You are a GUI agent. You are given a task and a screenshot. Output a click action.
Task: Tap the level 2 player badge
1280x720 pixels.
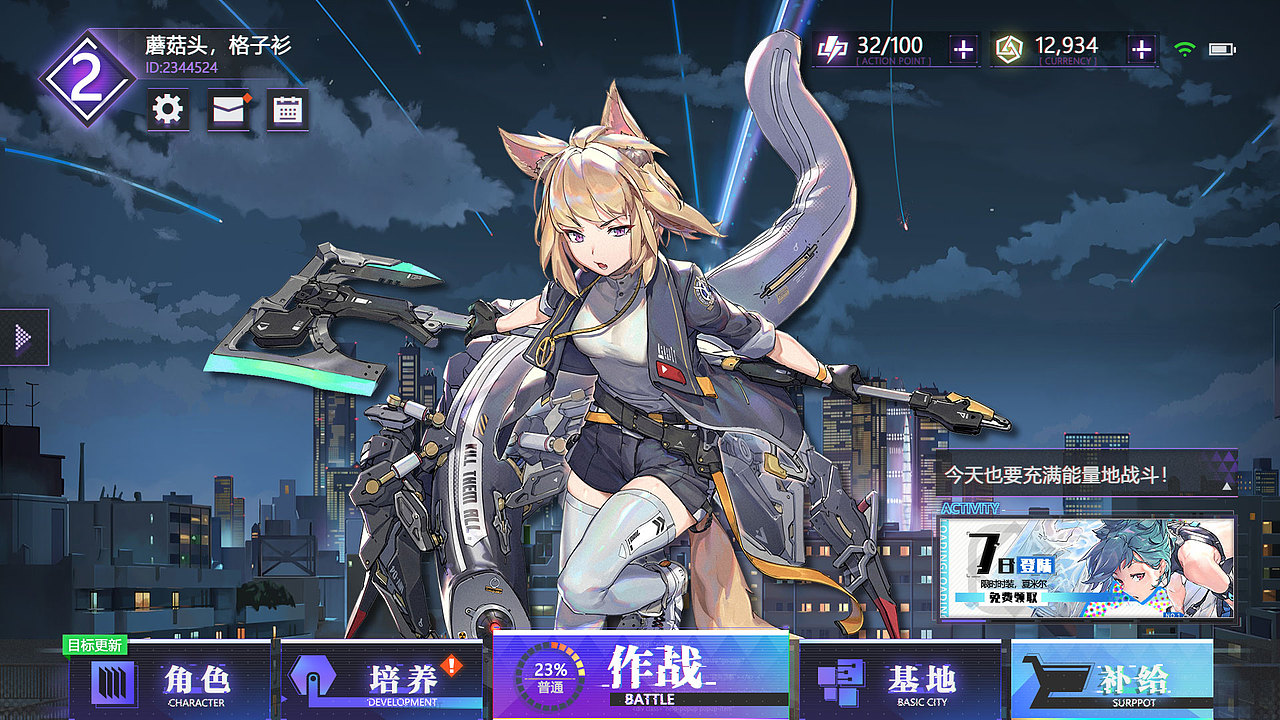(x=86, y=79)
